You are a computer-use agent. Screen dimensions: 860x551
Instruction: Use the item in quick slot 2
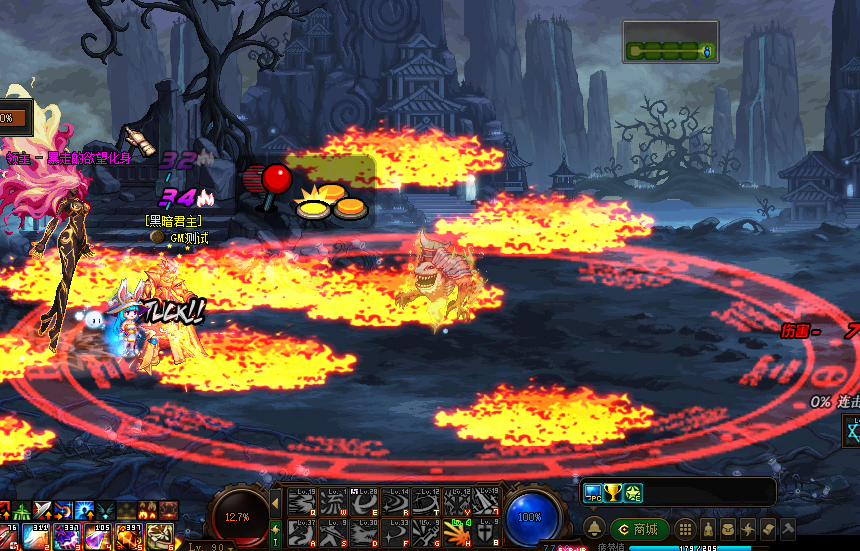point(37,537)
